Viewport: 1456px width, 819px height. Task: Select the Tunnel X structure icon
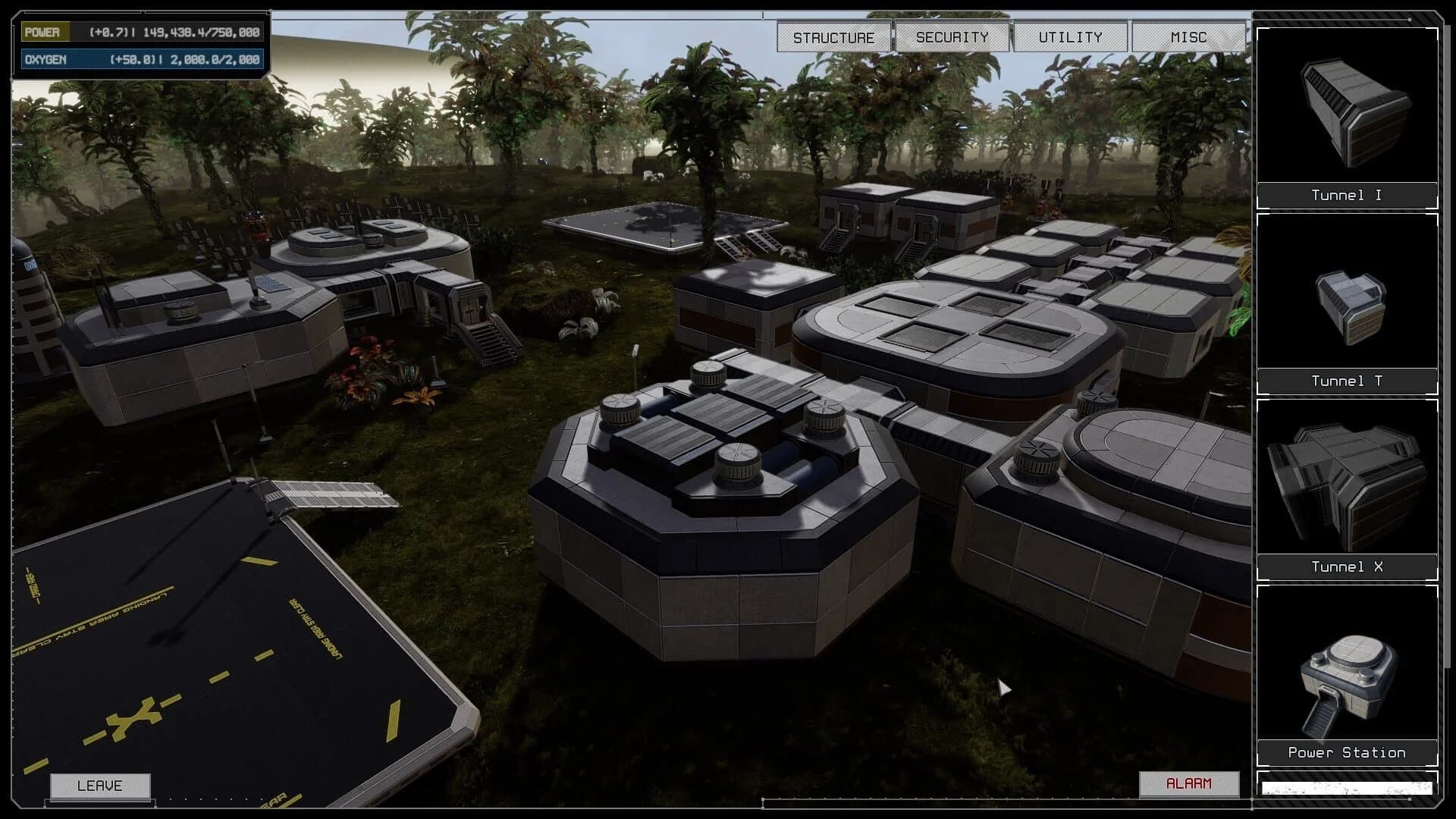pyautogui.click(x=1346, y=485)
